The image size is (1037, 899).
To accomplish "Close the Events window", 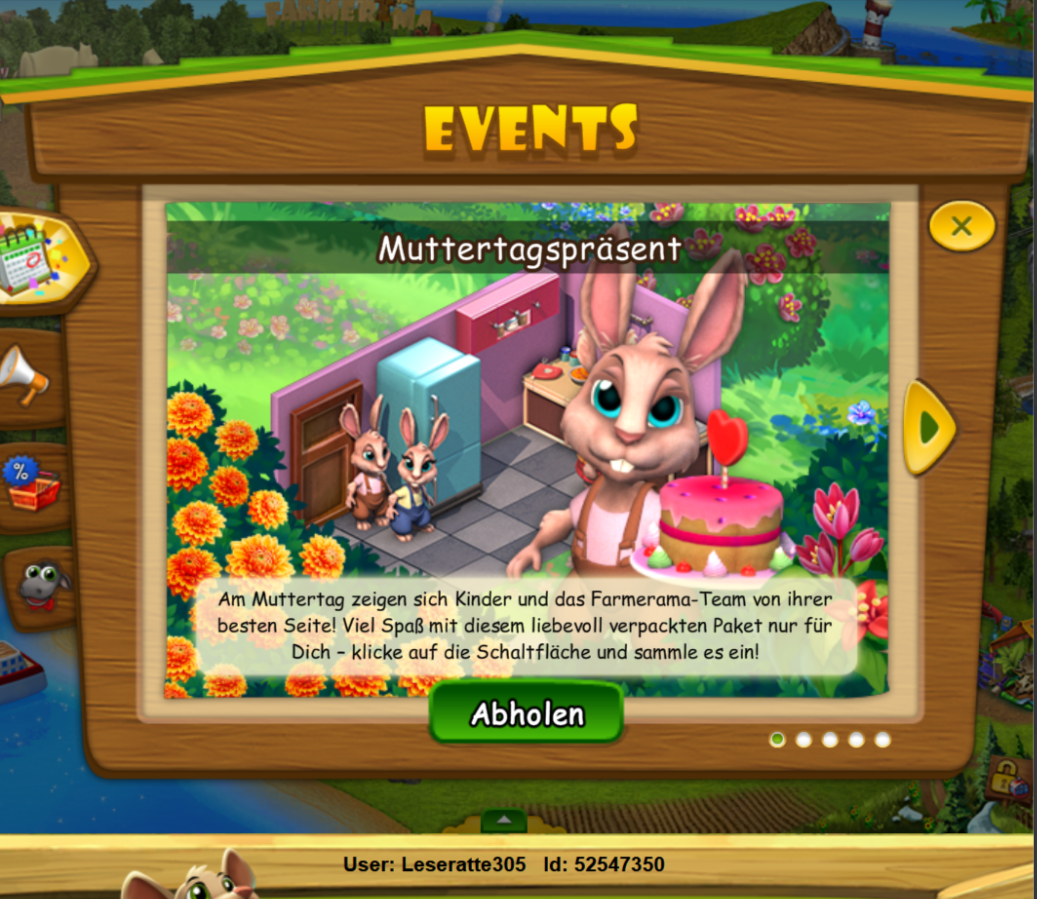I will point(961,226).
